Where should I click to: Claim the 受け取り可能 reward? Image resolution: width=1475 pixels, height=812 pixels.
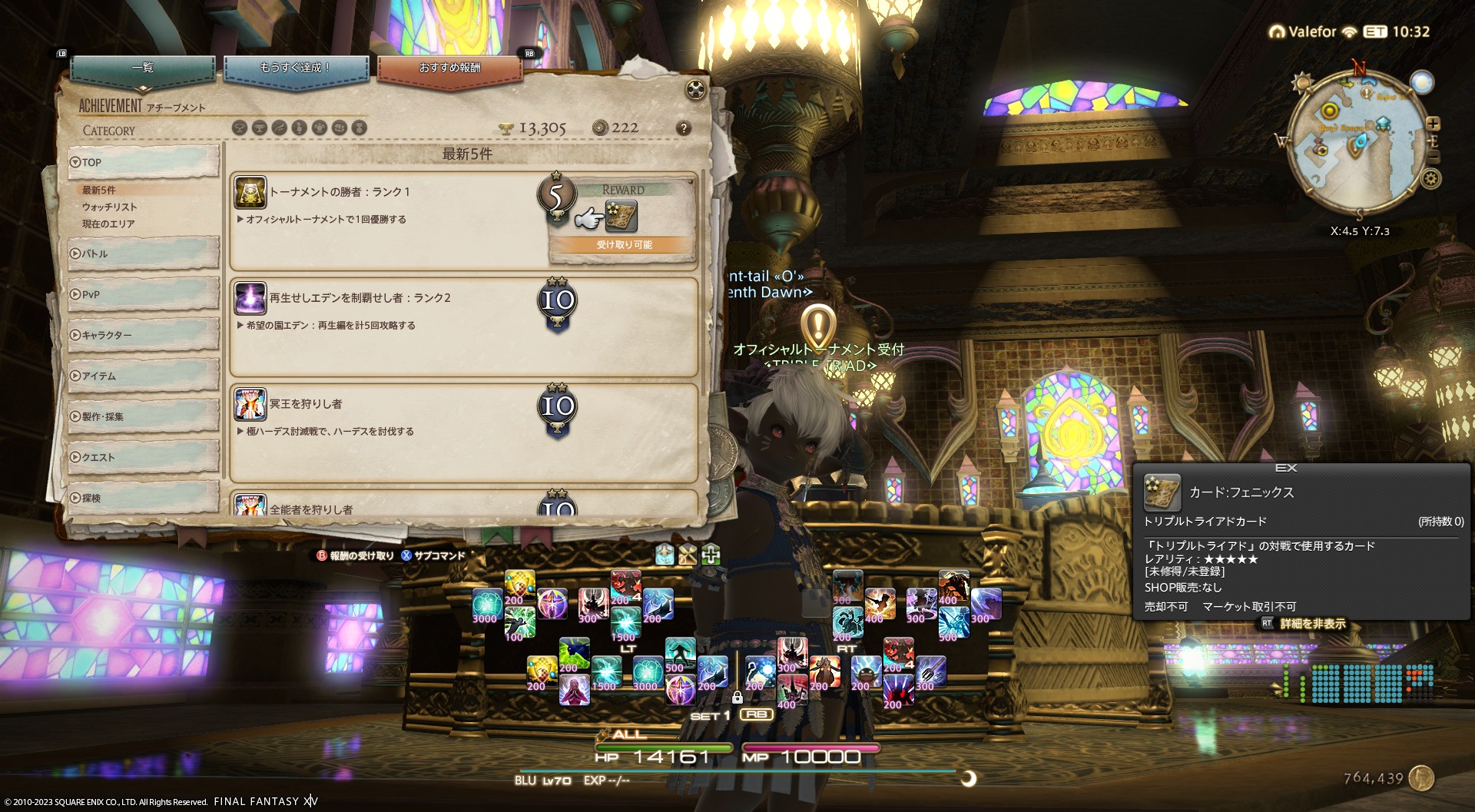click(x=623, y=245)
